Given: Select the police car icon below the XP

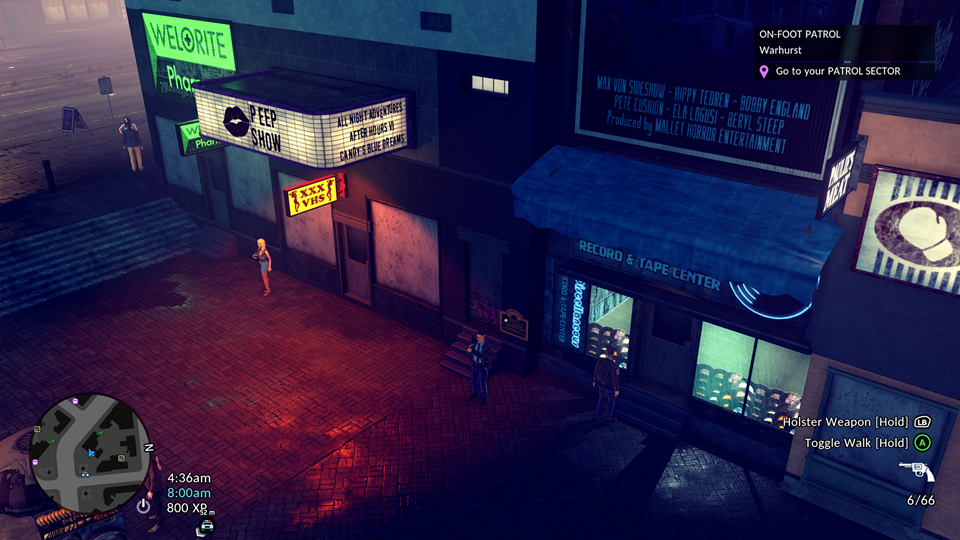Looking at the screenshot, I should (207, 526).
